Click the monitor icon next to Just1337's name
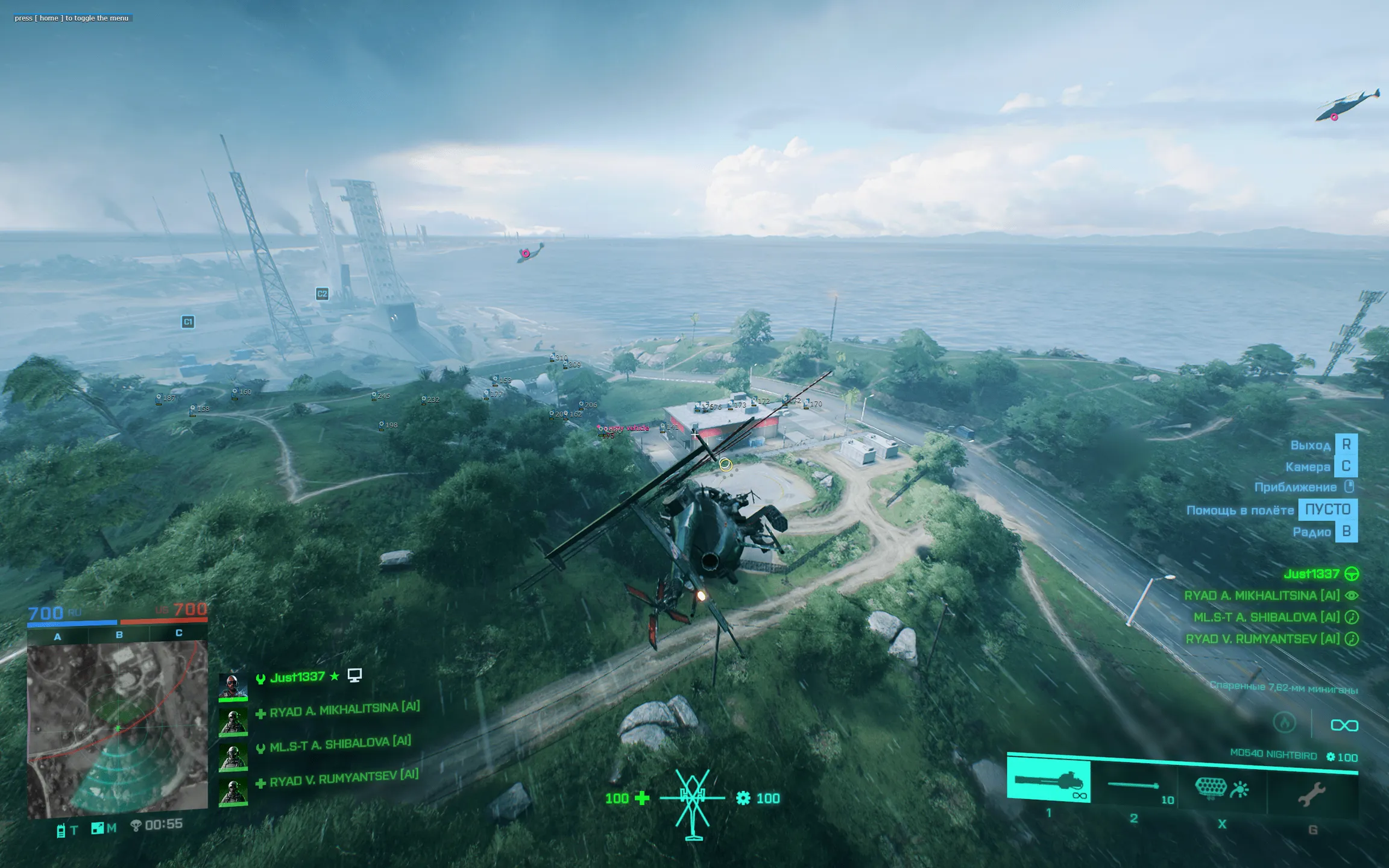This screenshot has width=1389, height=868. coord(354,676)
